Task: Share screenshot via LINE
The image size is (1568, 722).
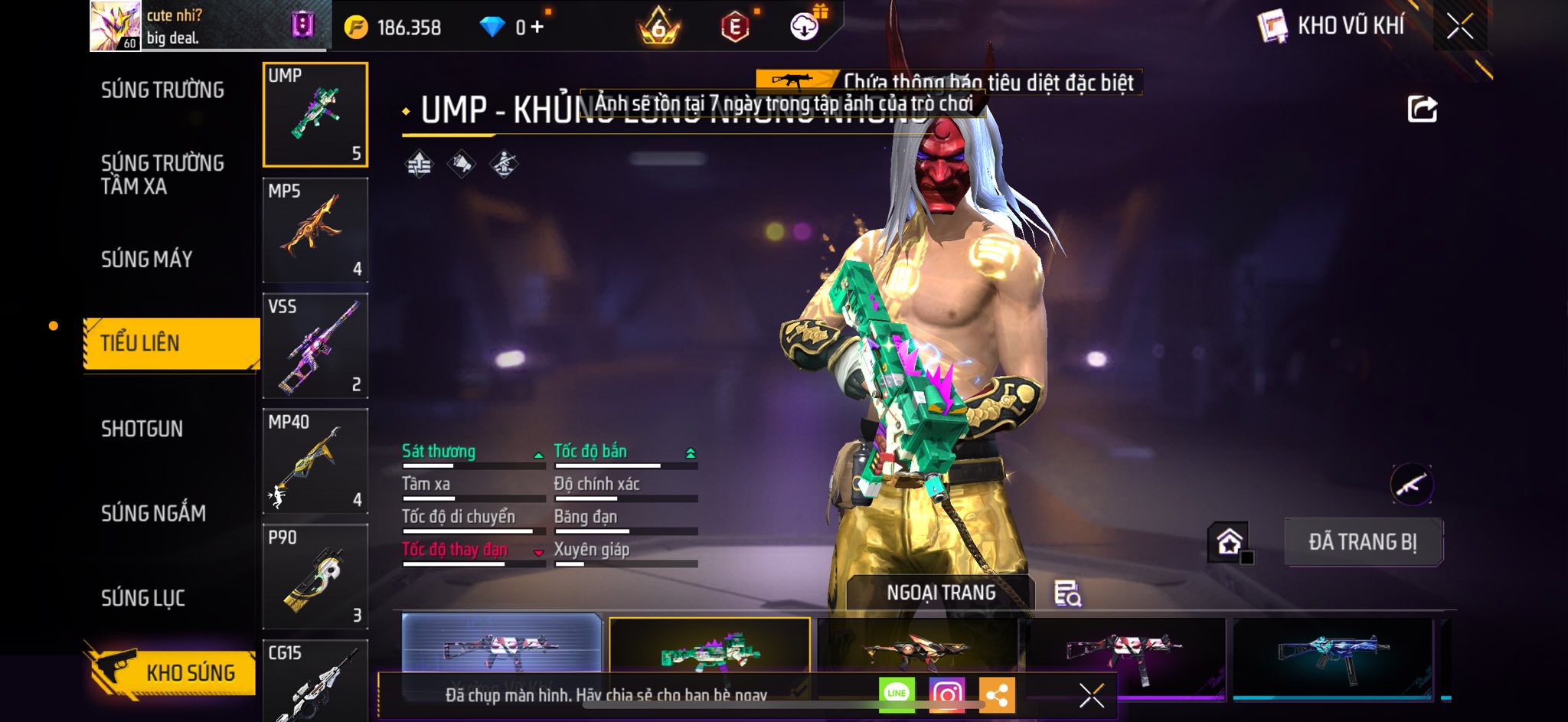Action: click(x=897, y=694)
